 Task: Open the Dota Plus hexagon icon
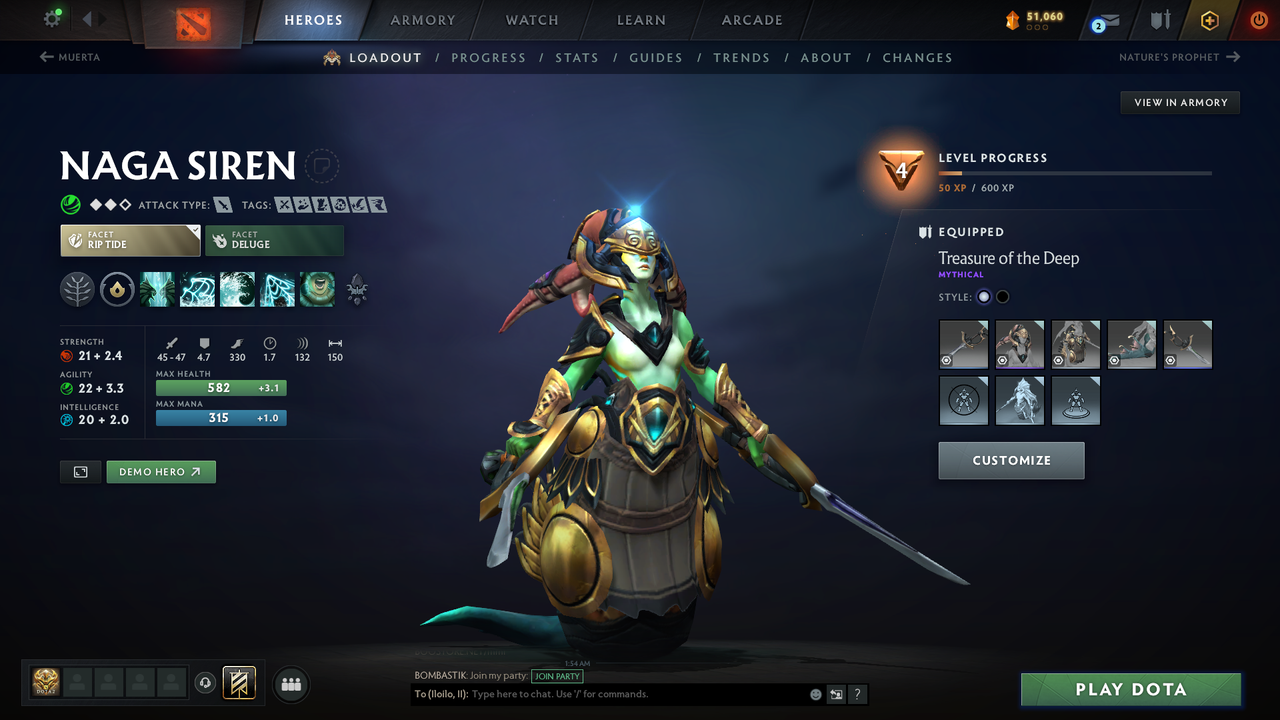click(x=1209, y=19)
